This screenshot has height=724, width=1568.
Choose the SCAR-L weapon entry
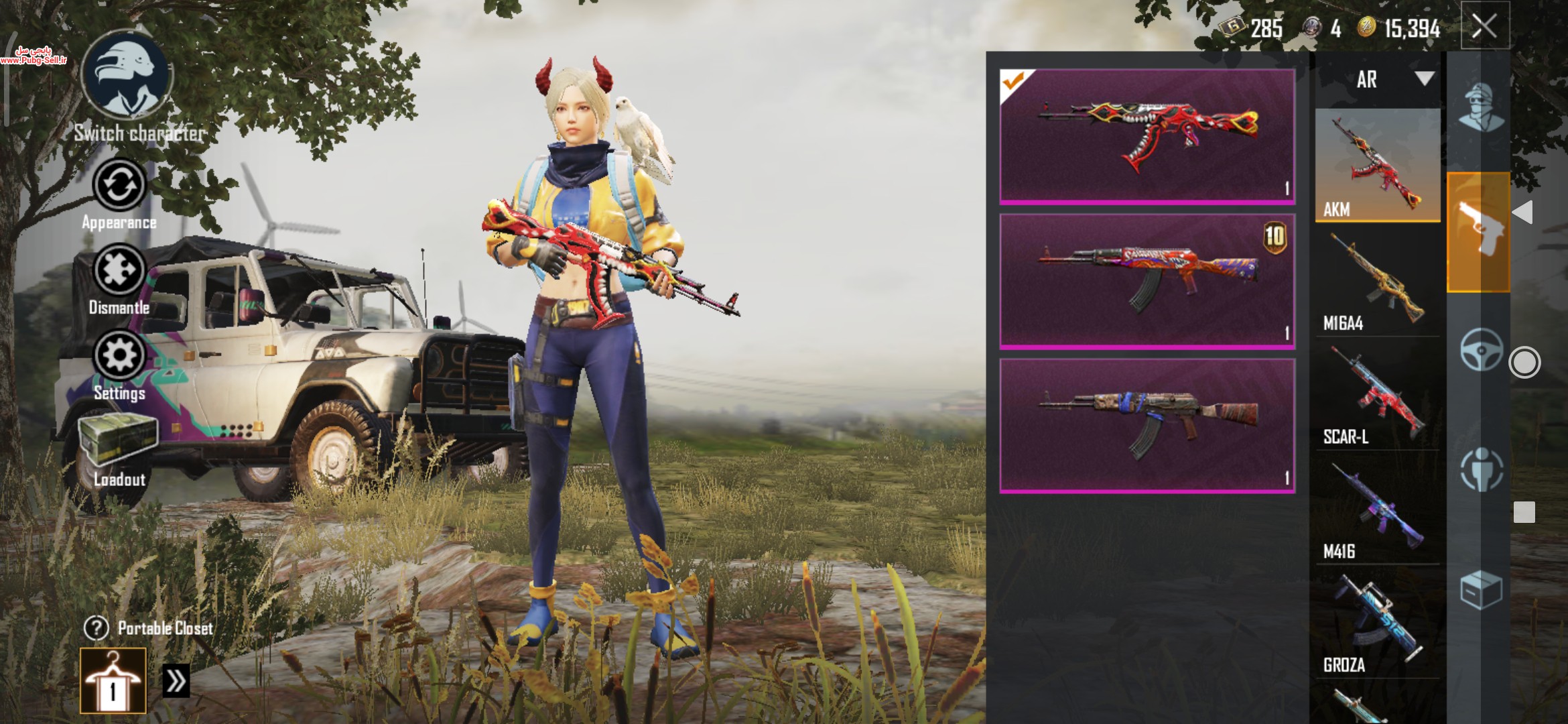[x=1377, y=396]
